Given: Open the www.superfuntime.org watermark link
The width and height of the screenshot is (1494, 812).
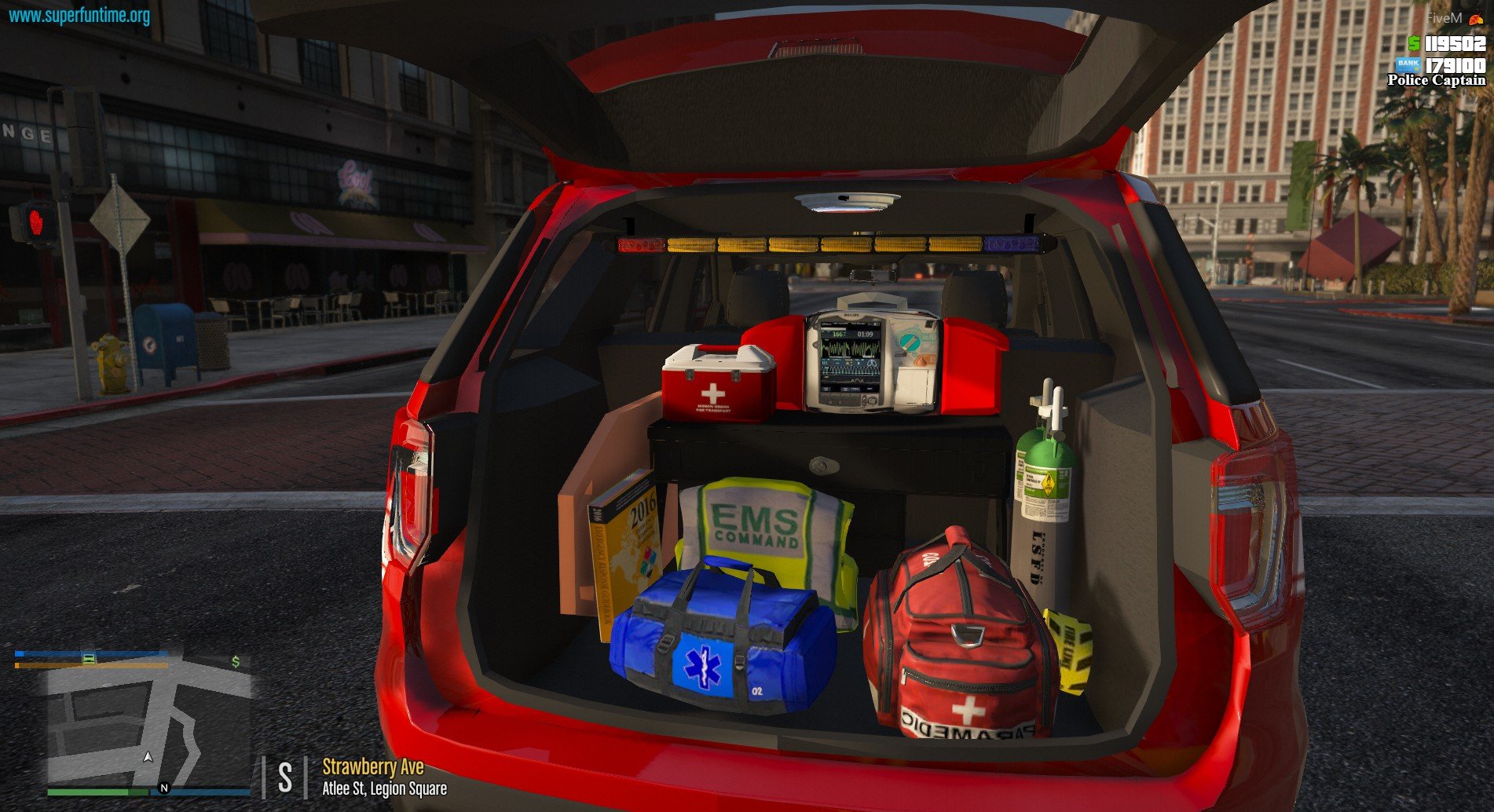Looking at the screenshot, I should coord(79,15).
